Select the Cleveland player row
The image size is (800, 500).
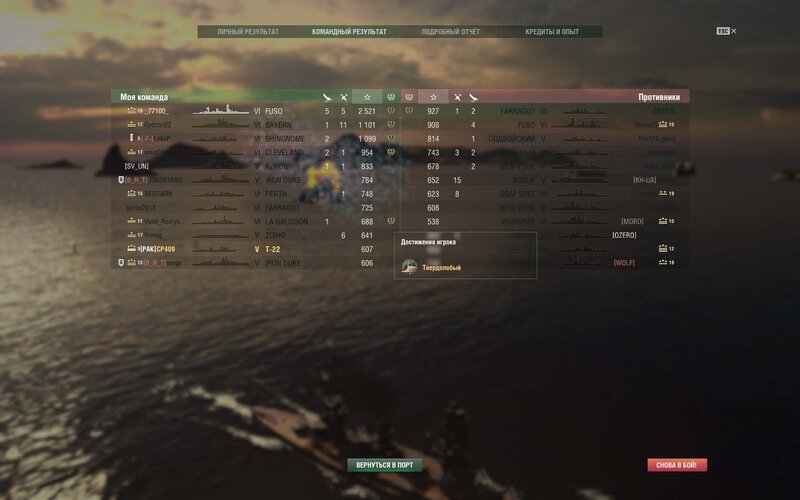click(240, 152)
